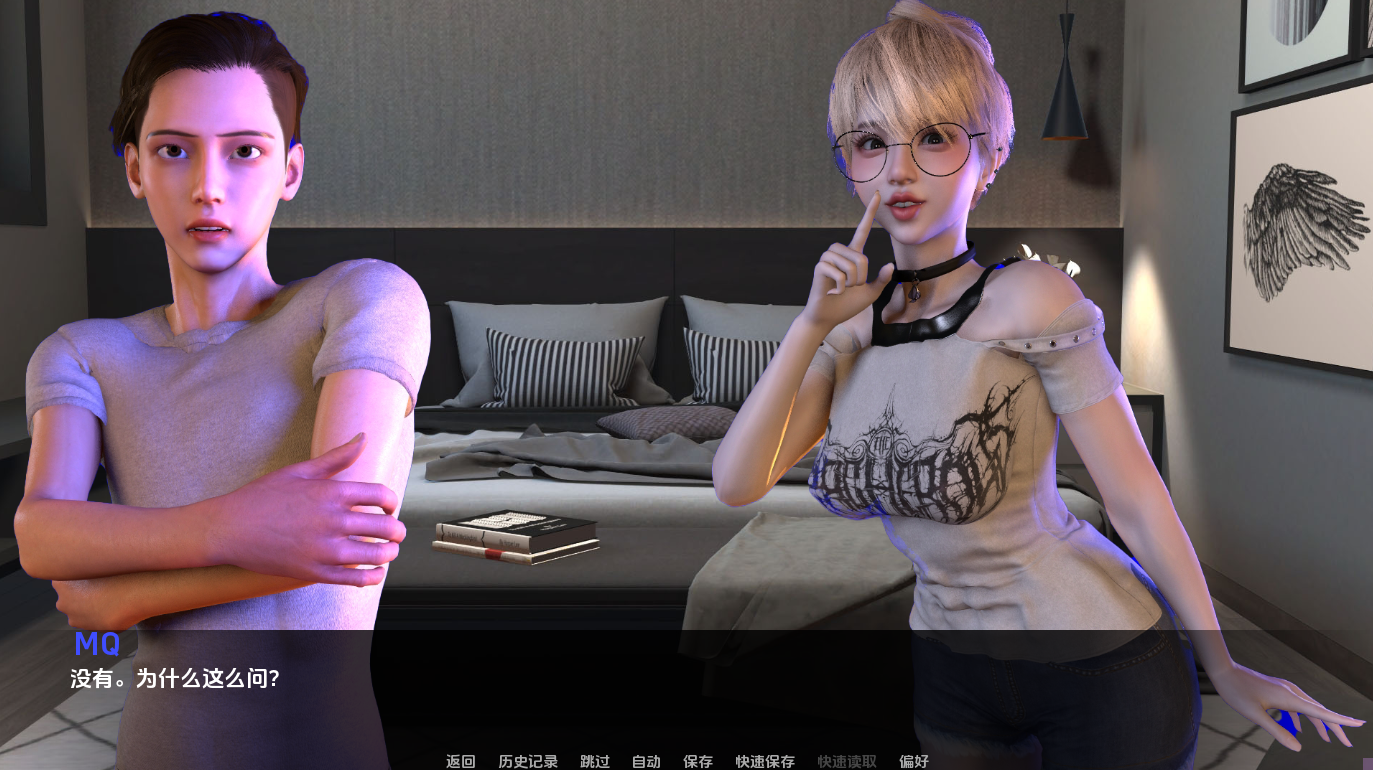This screenshot has height=770, width=1373.
Task: Click the book lying on the bed
Action: (515, 537)
